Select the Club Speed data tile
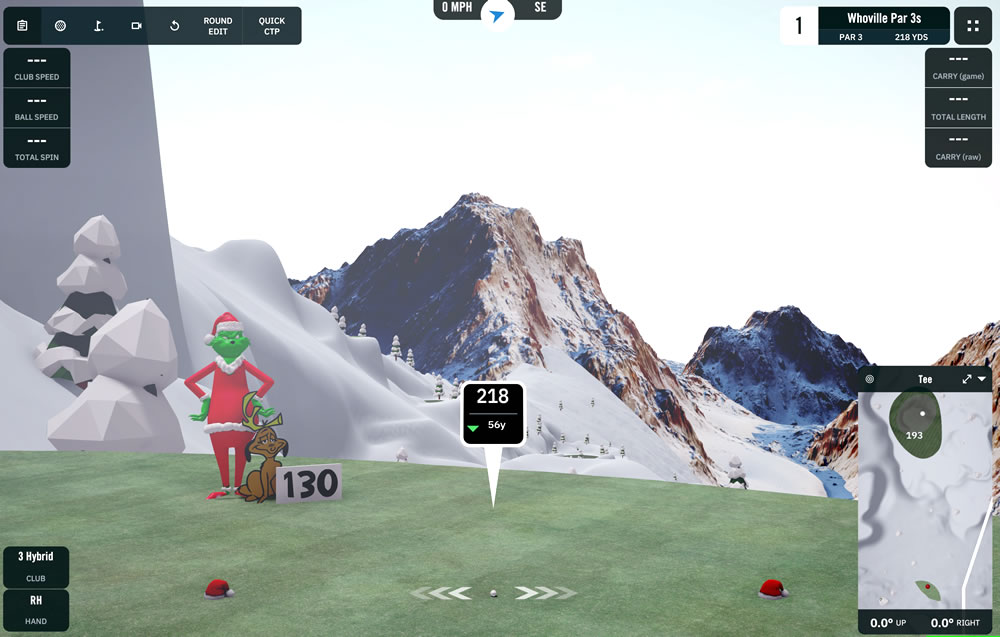Image resolution: width=1000 pixels, height=637 pixels. 37,68
